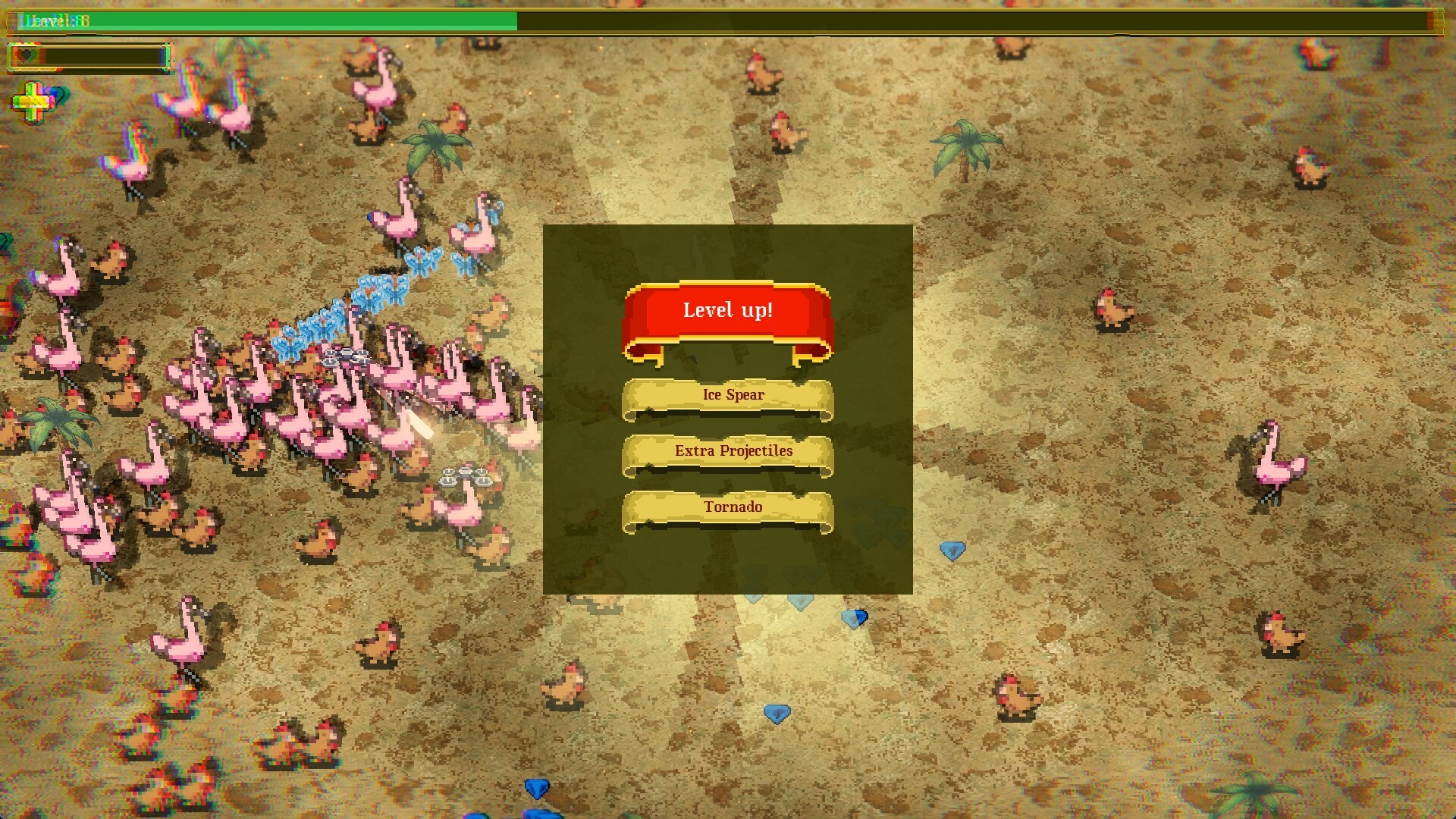The image size is (1456, 819).
Task: Click the heart icon on the health bar
Action: pos(25,55)
